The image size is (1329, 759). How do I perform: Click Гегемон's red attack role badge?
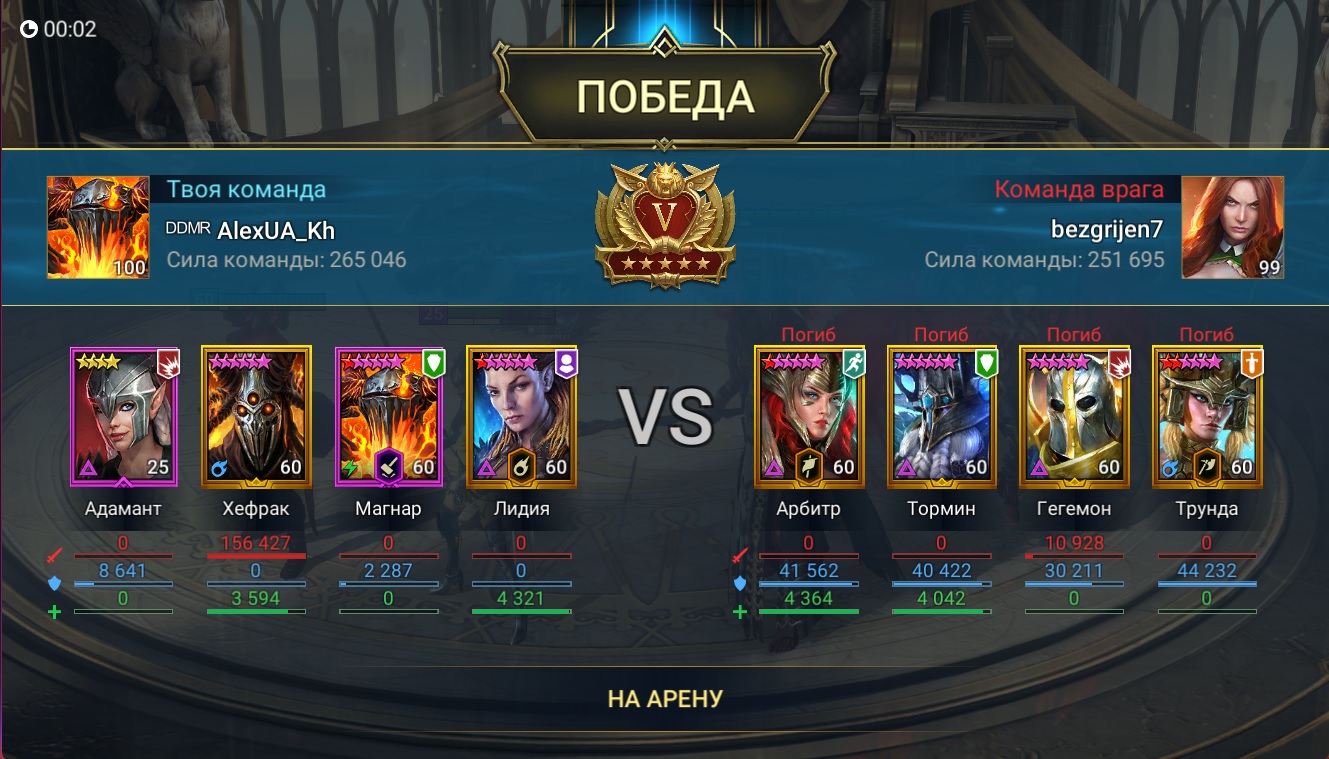[1117, 364]
